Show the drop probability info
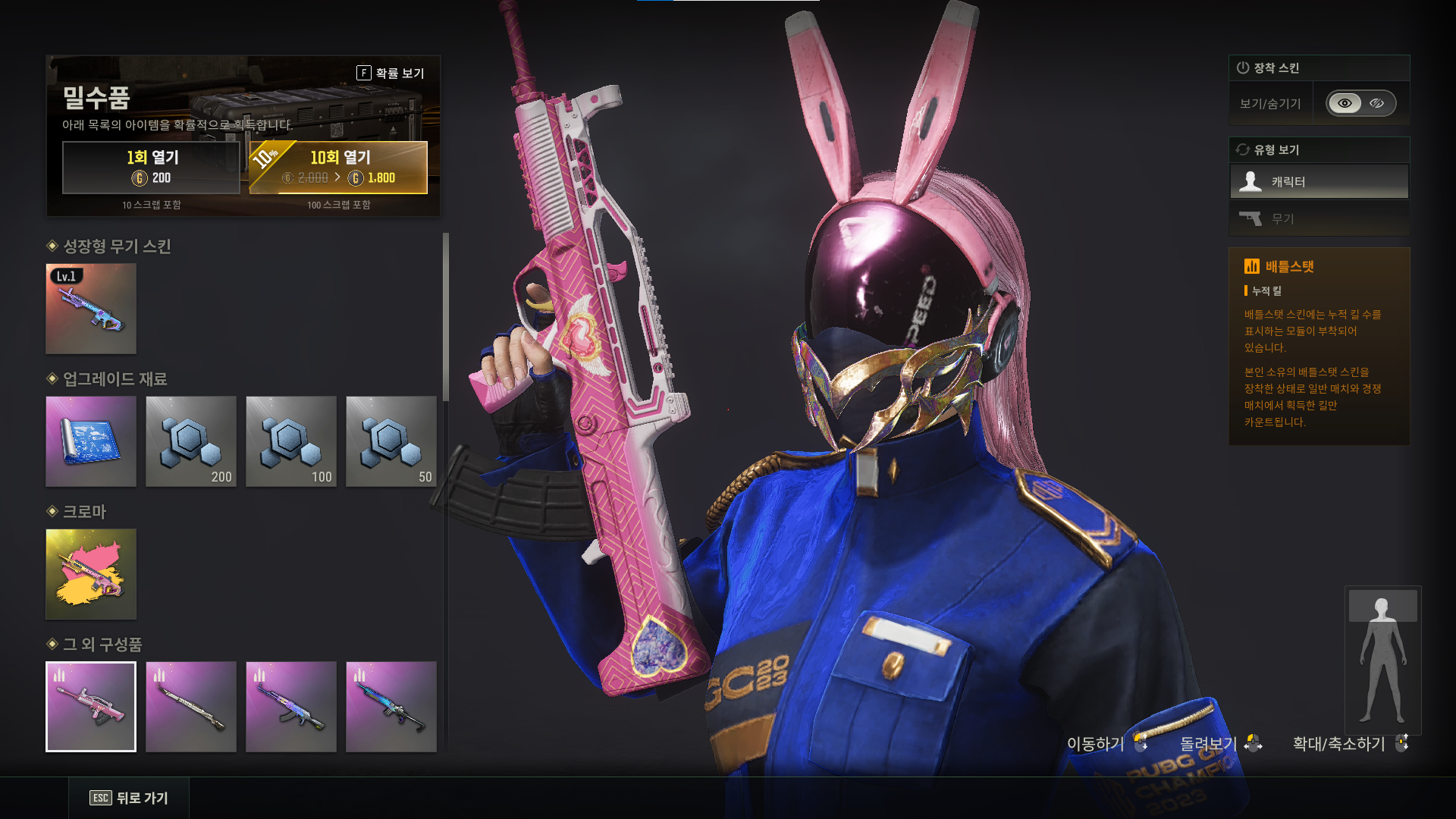Viewport: 1456px width, 819px height. [x=391, y=73]
